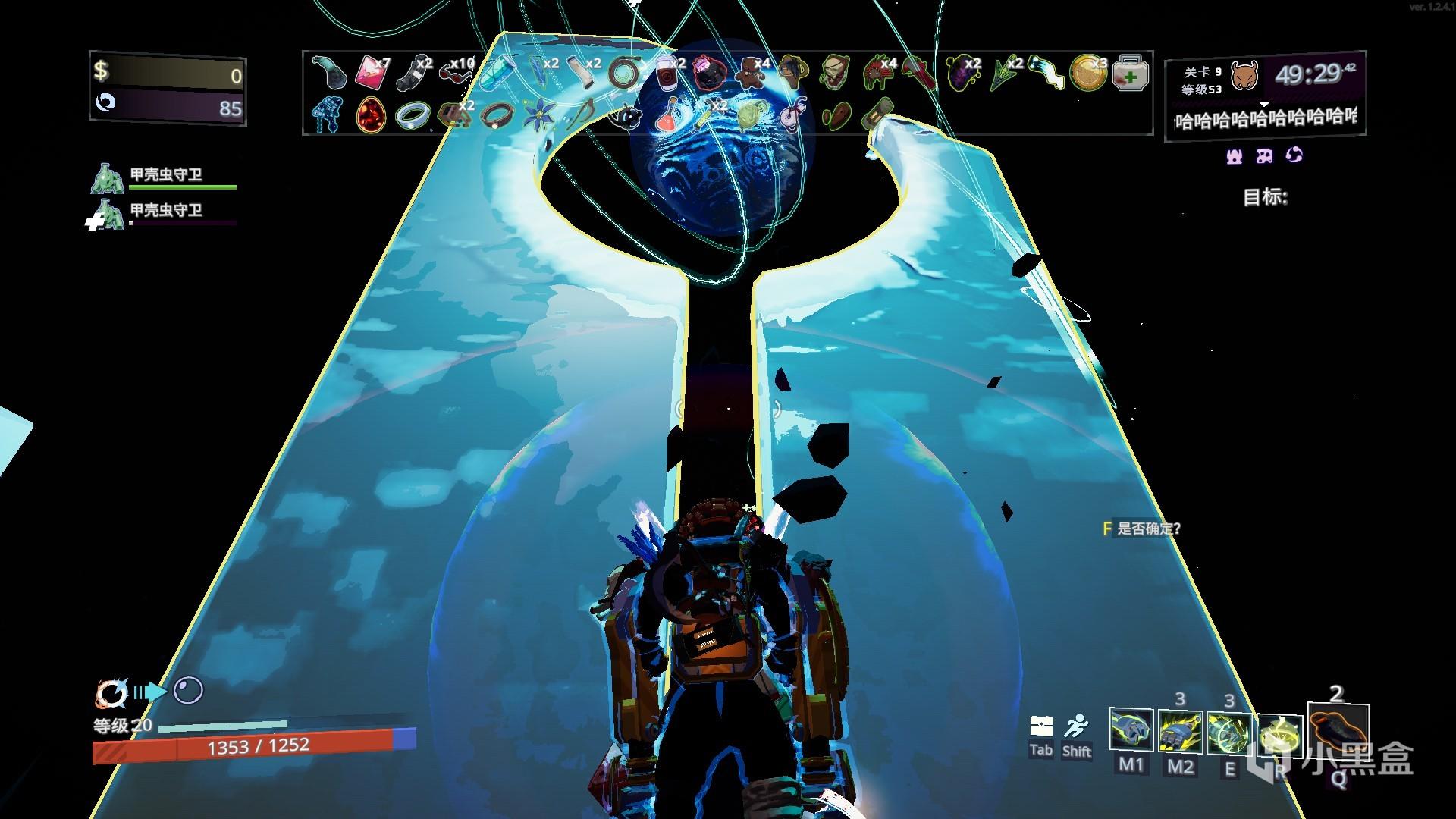Click the red potion flask item

pyautogui.click(x=665, y=114)
